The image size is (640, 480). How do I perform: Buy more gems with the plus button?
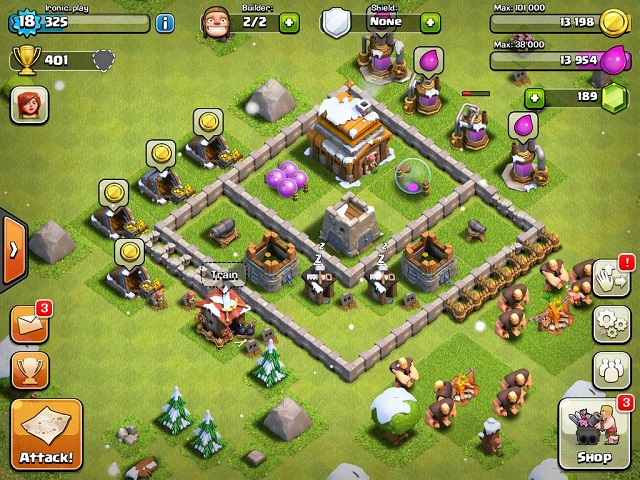[535, 97]
